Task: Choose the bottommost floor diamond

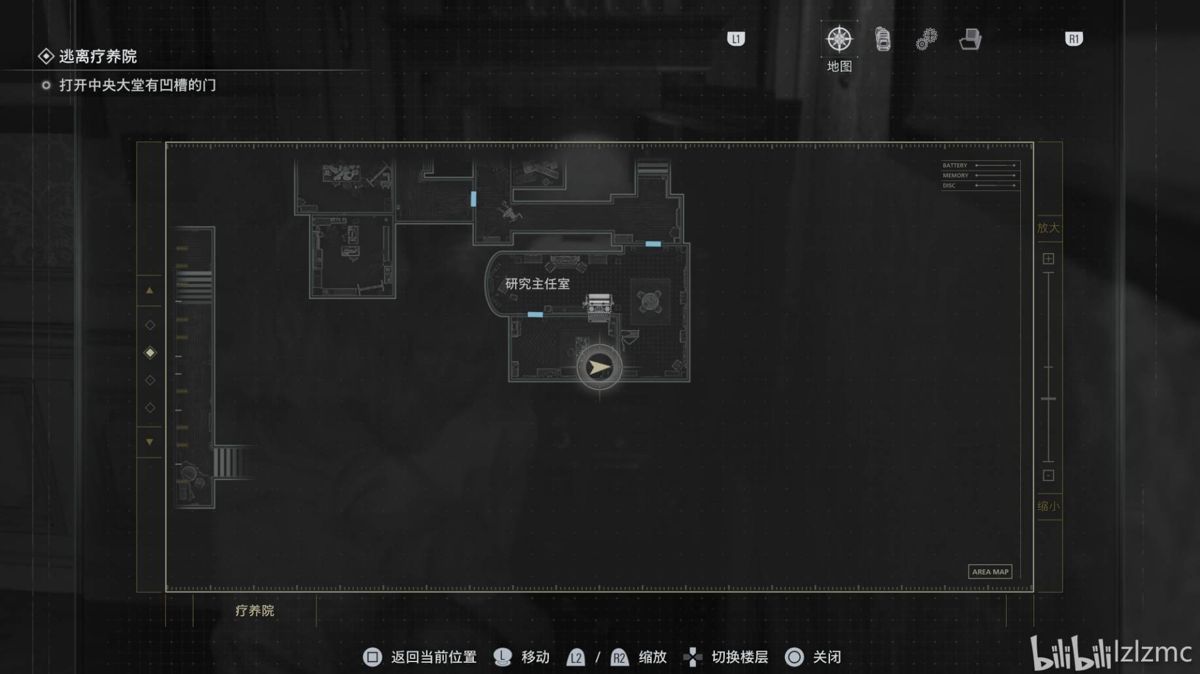Action: pos(150,407)
